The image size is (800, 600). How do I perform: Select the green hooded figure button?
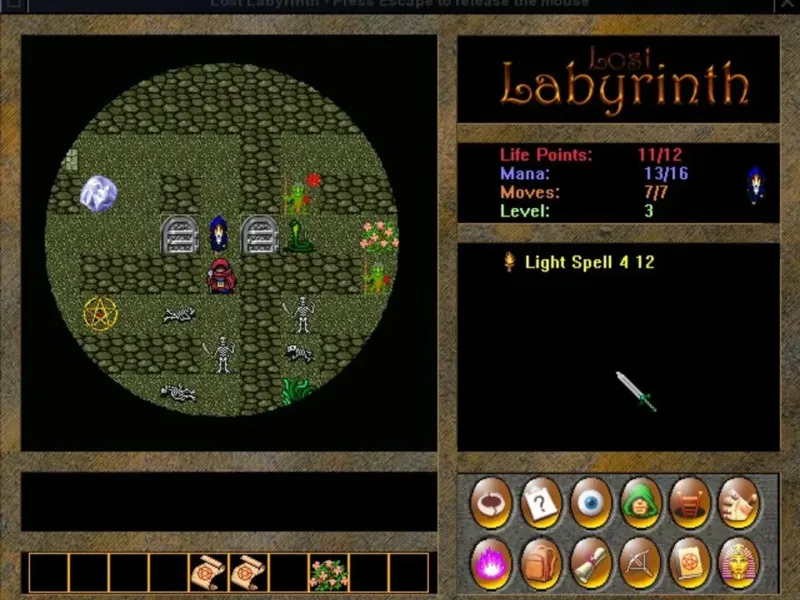coord(640,501)
